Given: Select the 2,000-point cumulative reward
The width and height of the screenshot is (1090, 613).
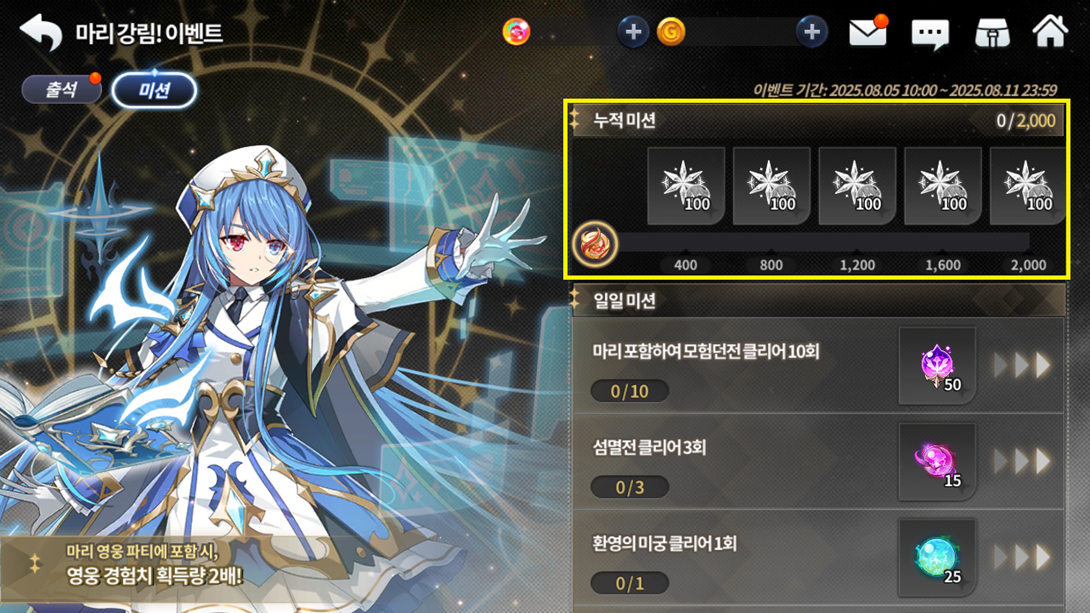Looking at the screenshot, I should pyautogui.click(x=1028, y=186).
